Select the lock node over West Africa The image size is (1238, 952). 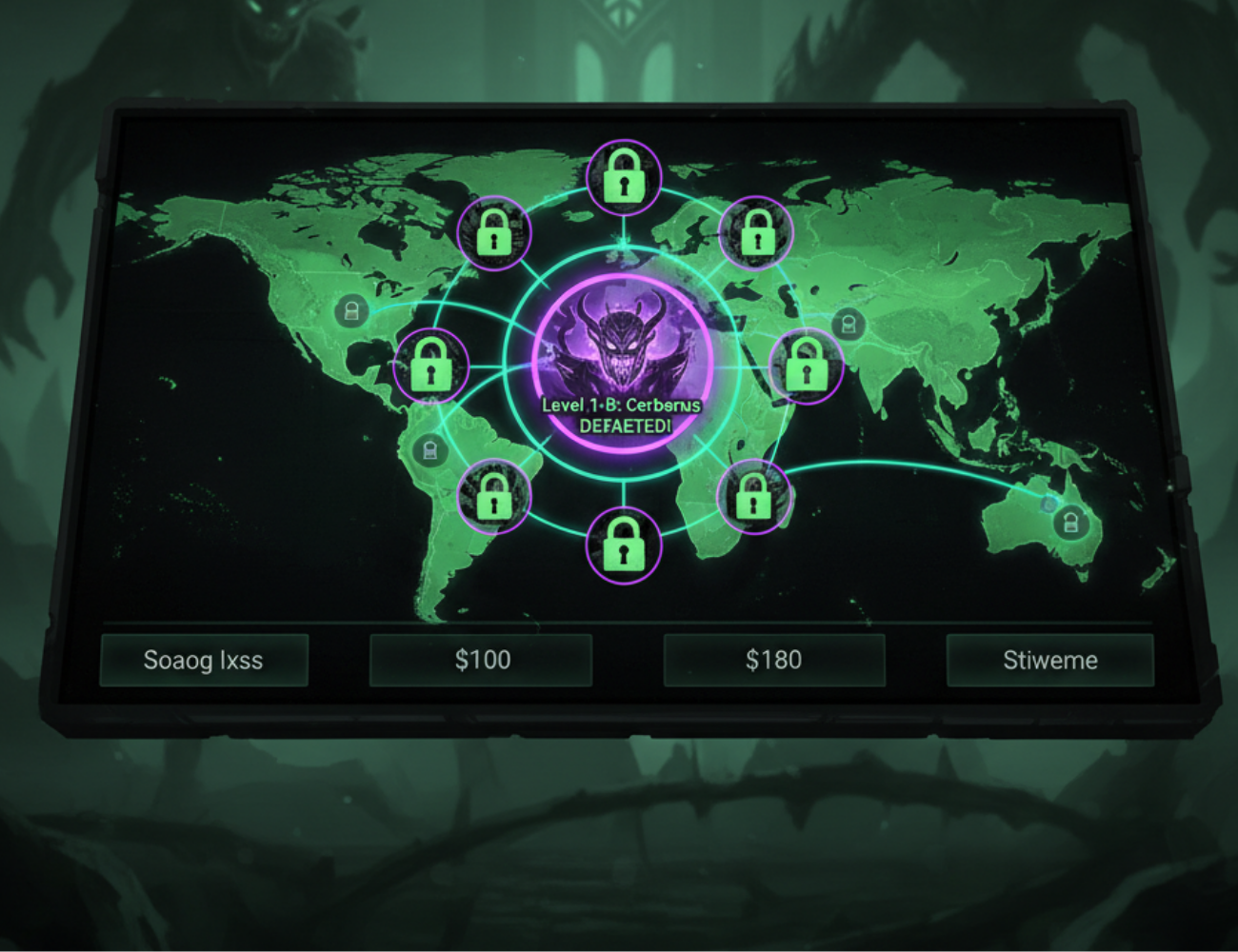click(x=493, y=493)
